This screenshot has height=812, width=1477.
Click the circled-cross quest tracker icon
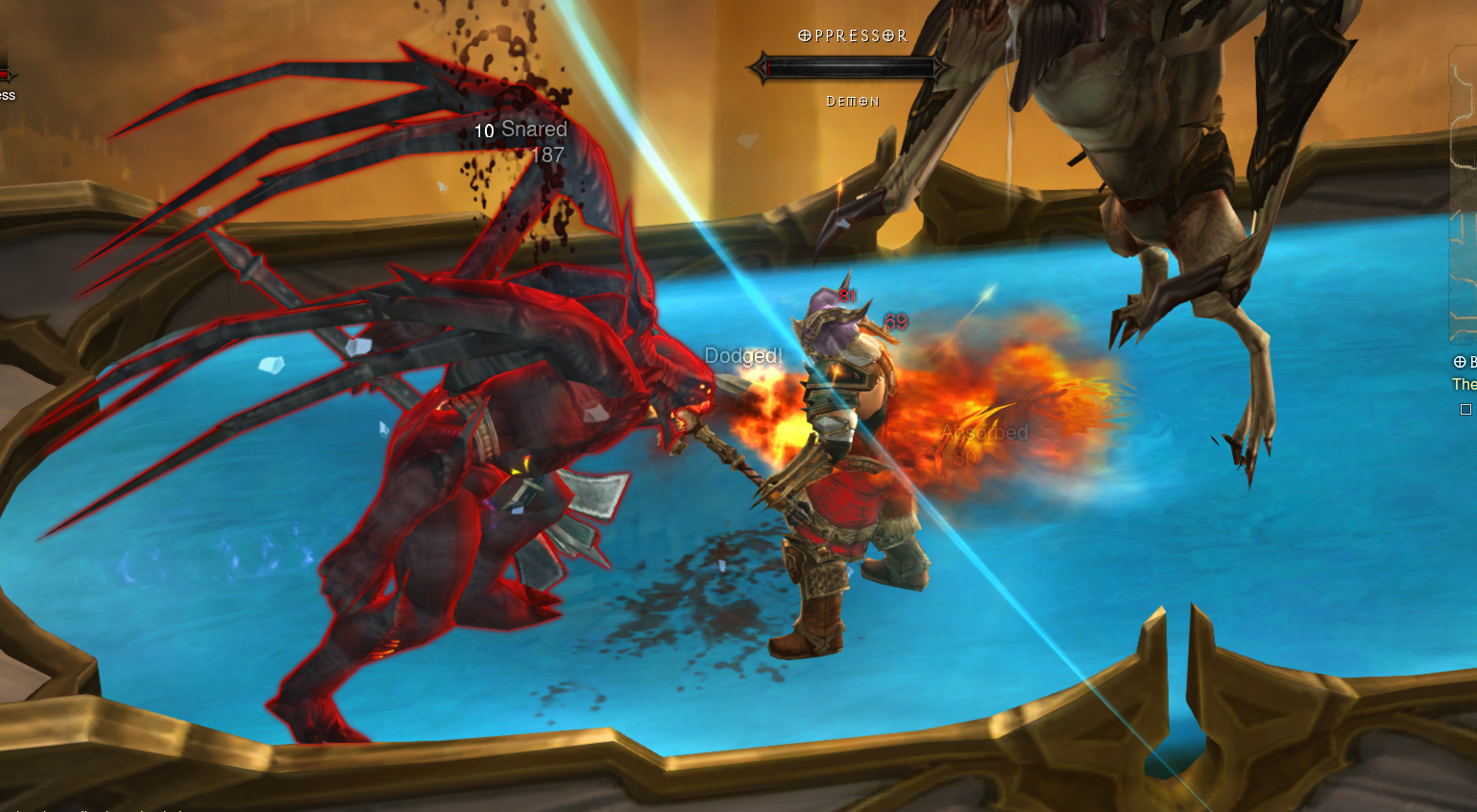coord(1460,362)
